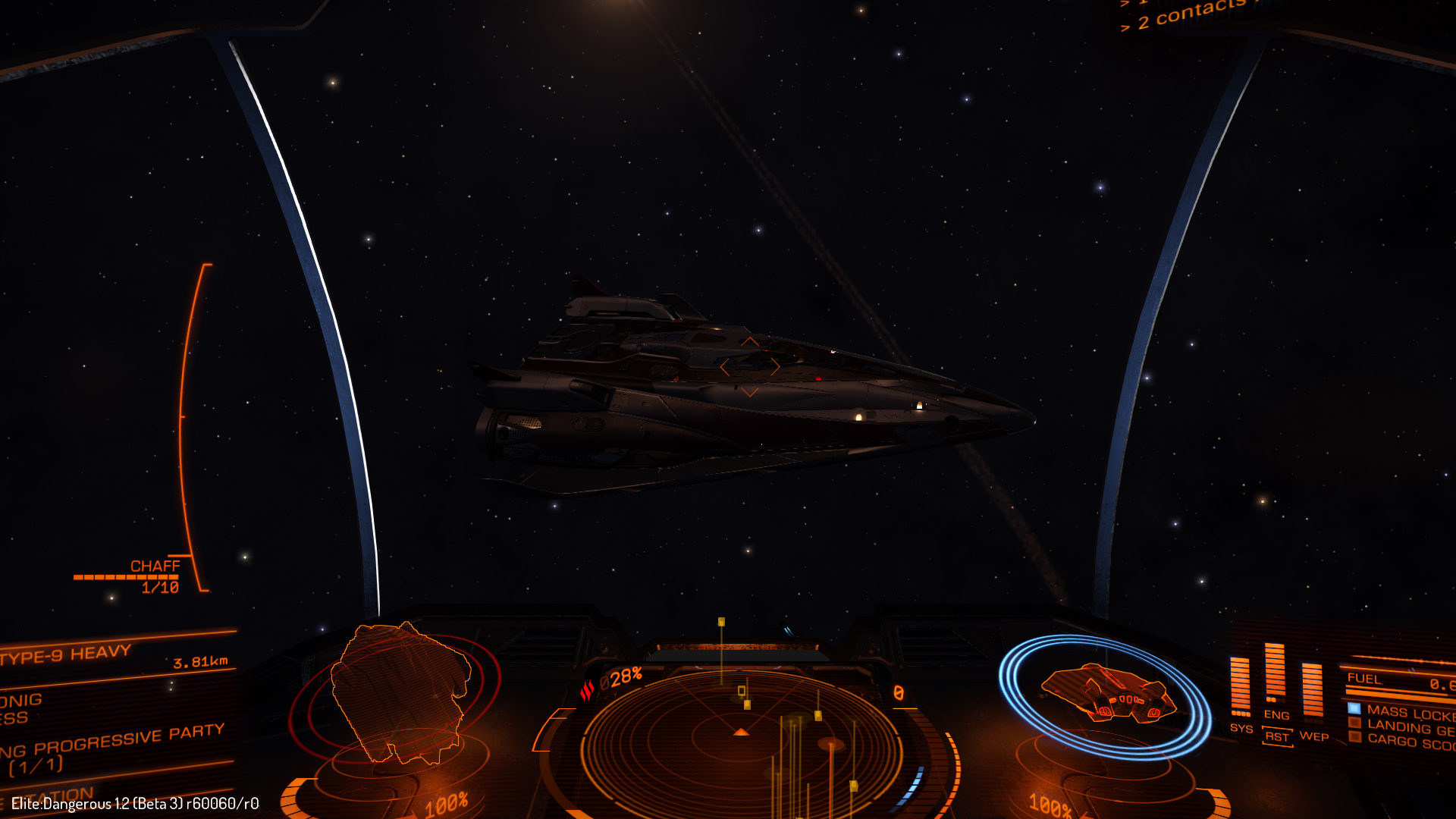Viewport: 1456px width, 819px height.
Task: Select the WEP power distributor column
Action: point(1313,690)
